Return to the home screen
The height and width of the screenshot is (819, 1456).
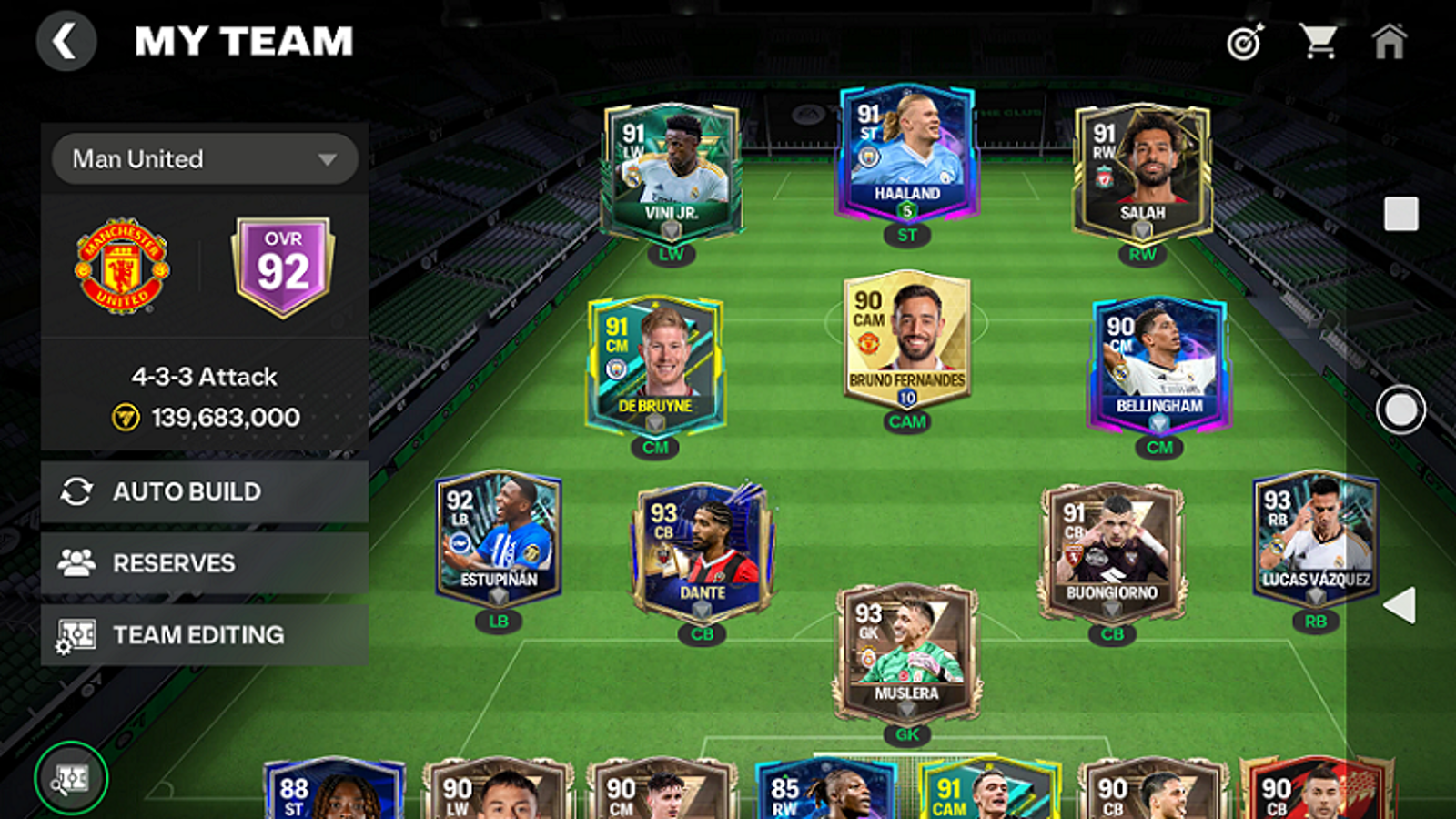point(1389,42)
